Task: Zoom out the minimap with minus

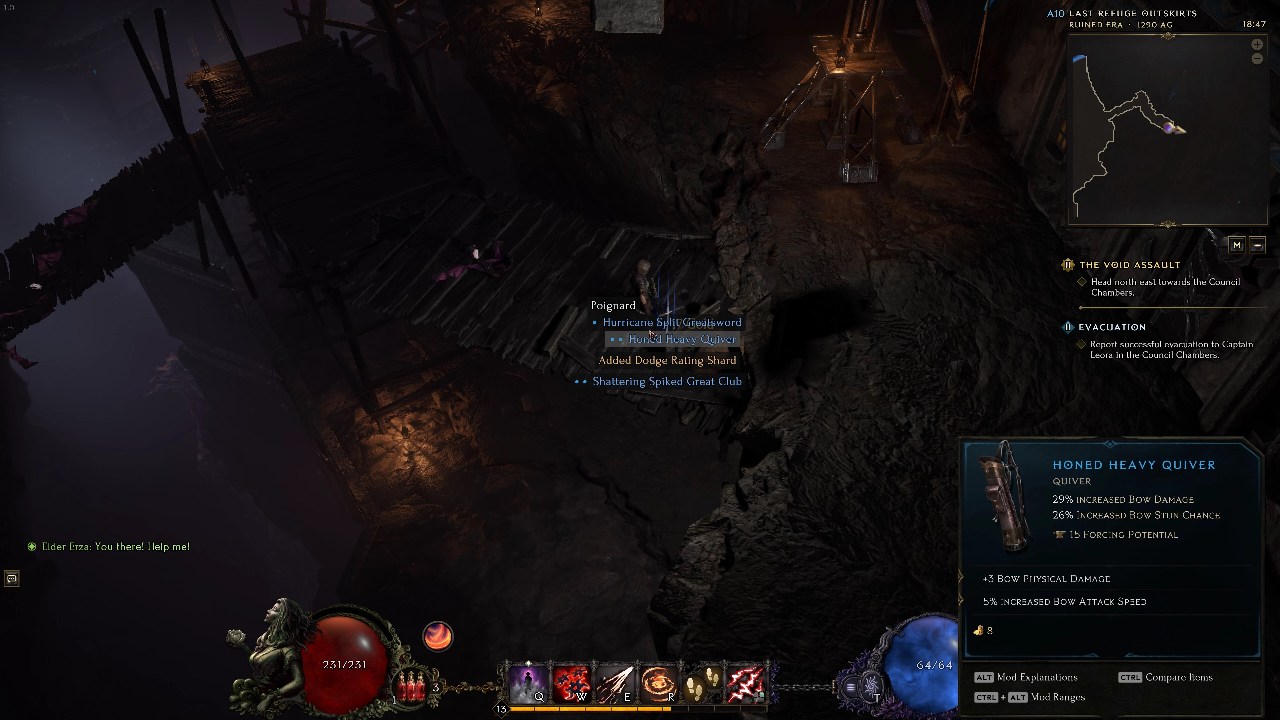Action: point(1257,59)
